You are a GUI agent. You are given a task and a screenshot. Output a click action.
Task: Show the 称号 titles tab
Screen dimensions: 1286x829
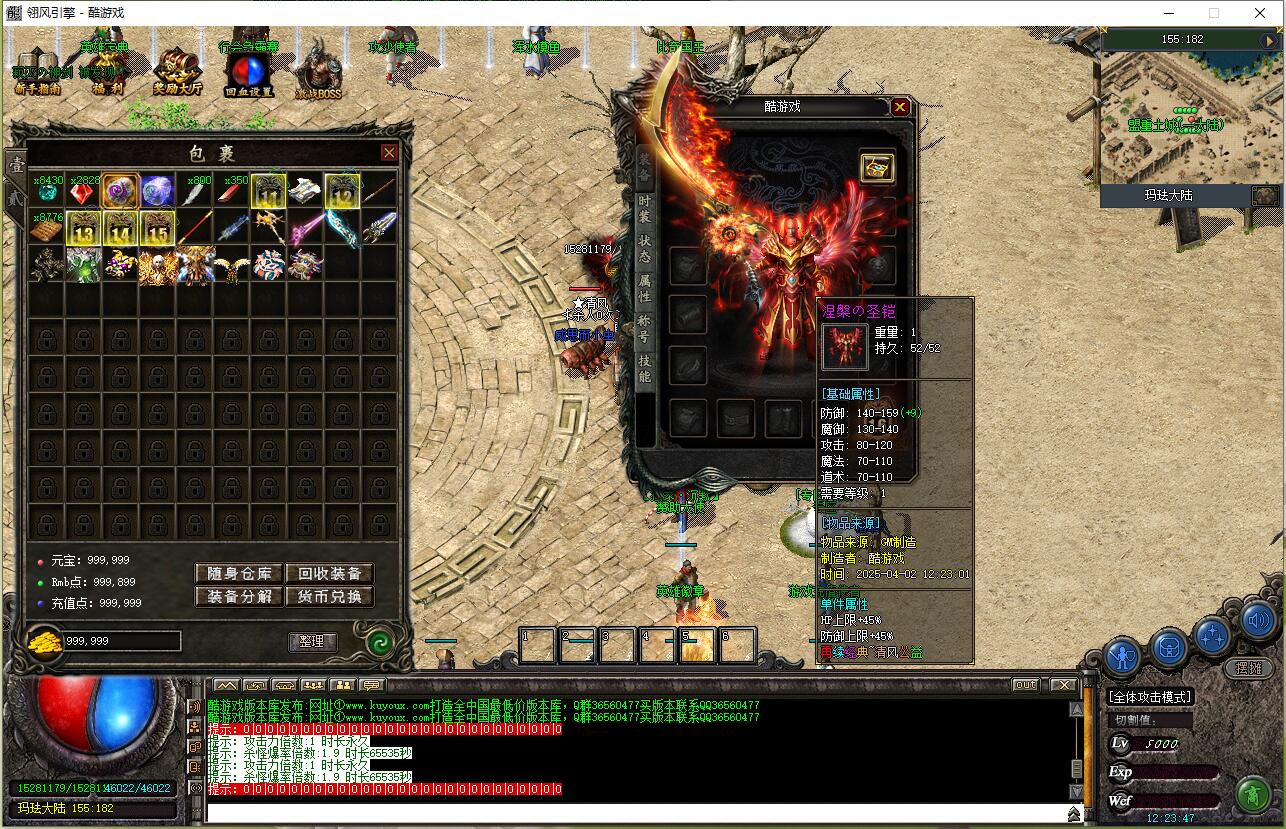(645, 328)
